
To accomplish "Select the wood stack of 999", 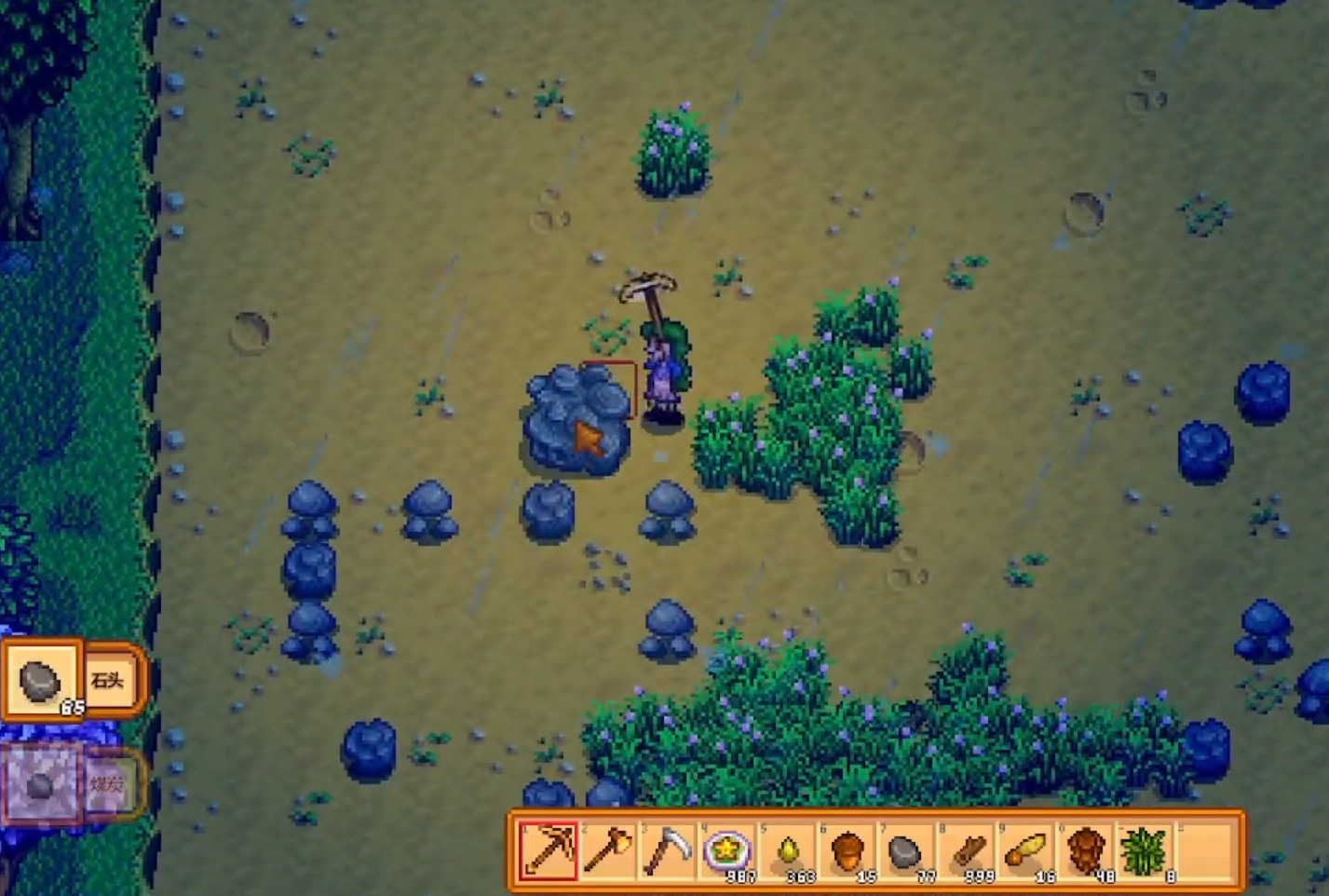I will pos(966,851).
